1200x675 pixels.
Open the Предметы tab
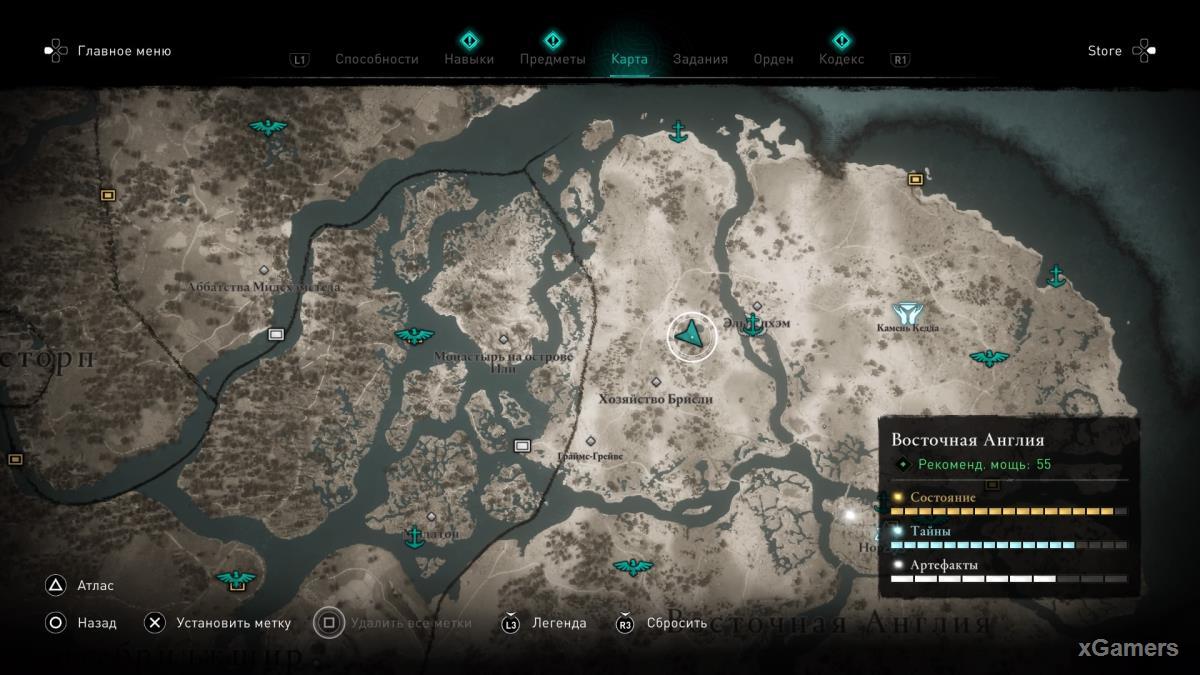coord(552,59)
